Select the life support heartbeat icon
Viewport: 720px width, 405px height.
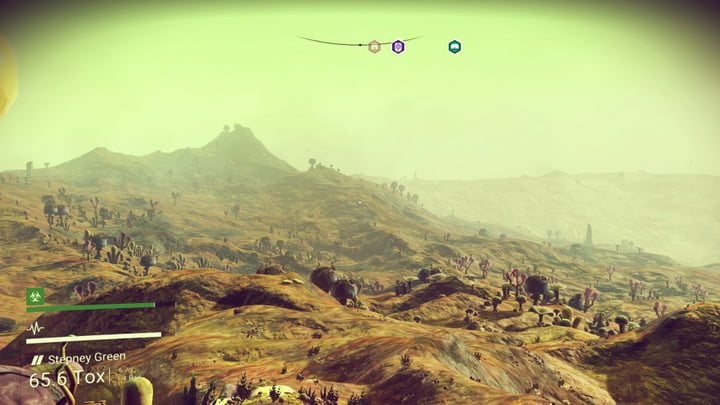click(35, 327)
